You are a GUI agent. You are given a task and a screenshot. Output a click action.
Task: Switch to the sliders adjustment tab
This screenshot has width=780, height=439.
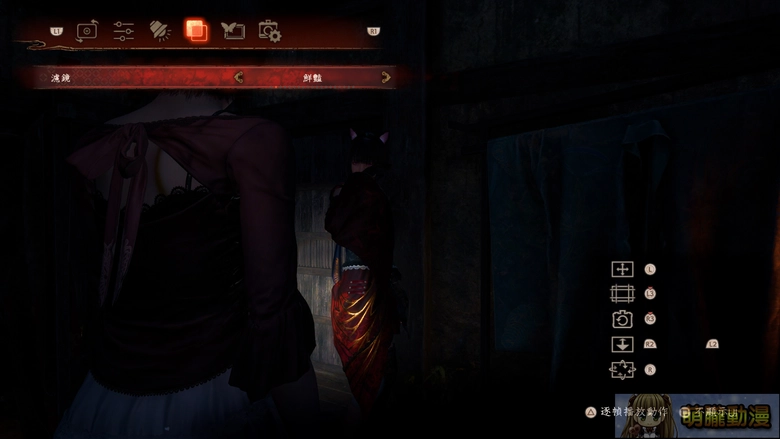[x=124, y=31]
